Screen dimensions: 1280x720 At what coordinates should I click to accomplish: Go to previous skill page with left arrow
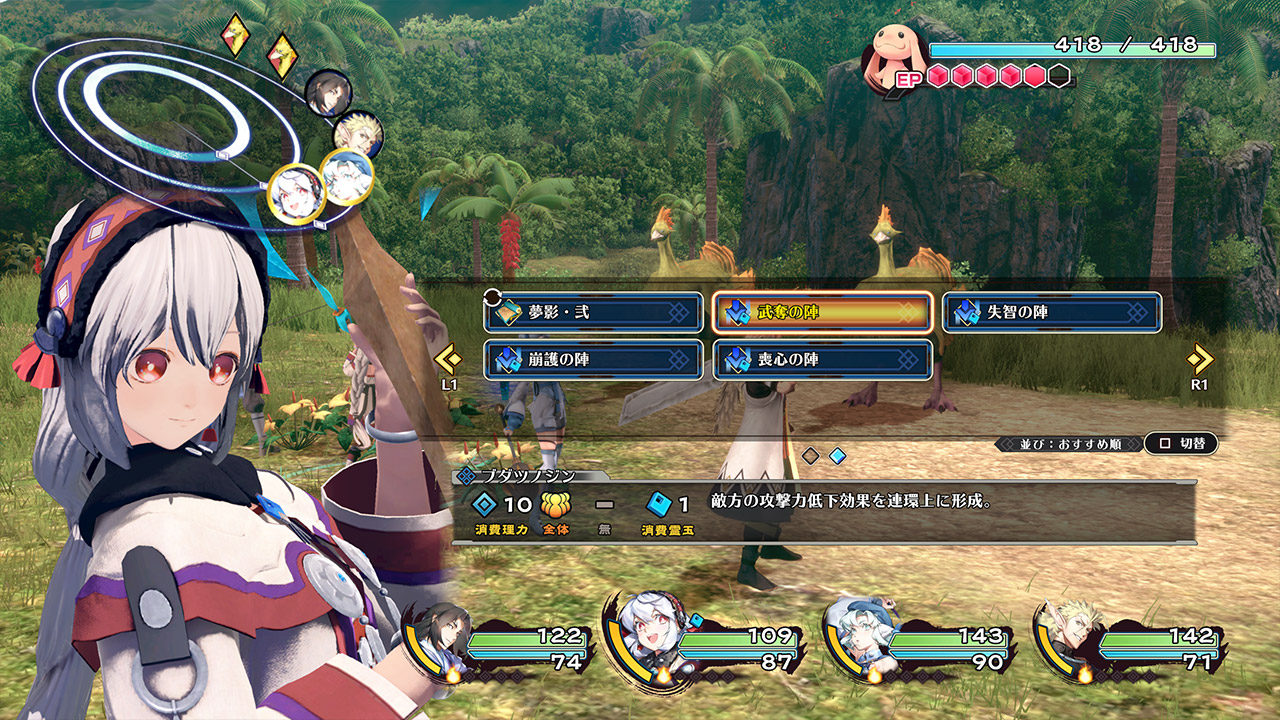(x=448, y=359)
